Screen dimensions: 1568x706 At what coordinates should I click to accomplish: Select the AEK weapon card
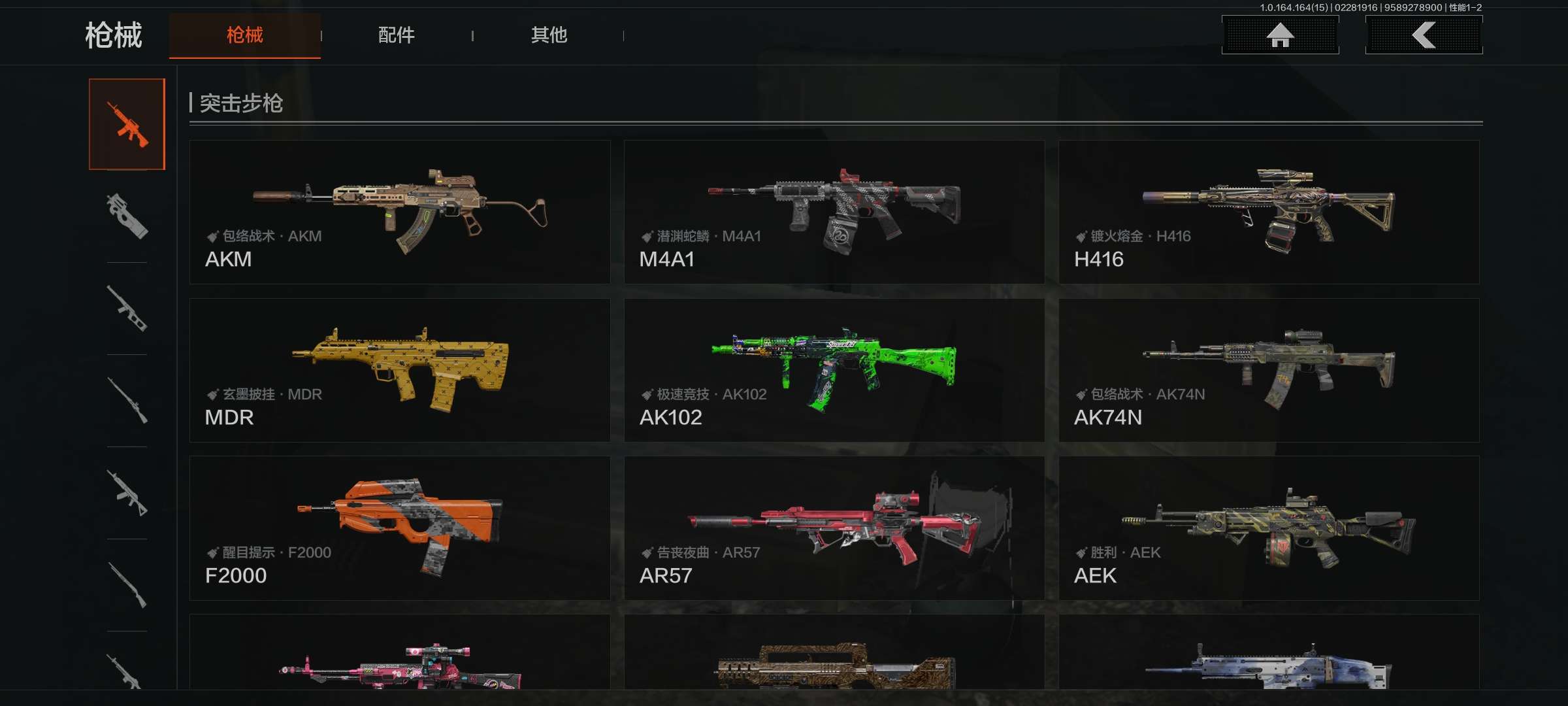(1269, 528)
